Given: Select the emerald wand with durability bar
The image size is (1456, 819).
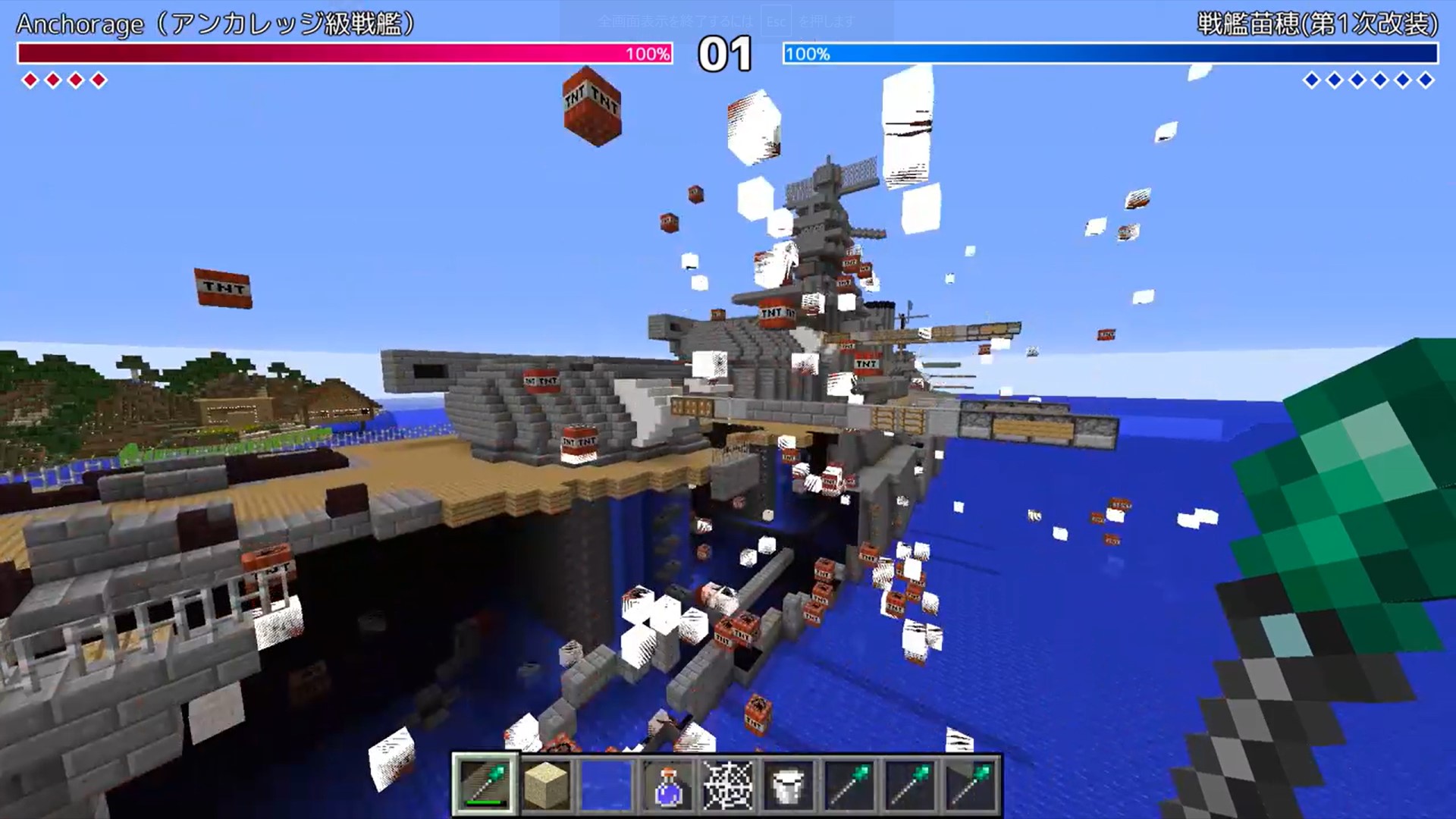Looking at the screenshot, I should click(x=485, y=785).
